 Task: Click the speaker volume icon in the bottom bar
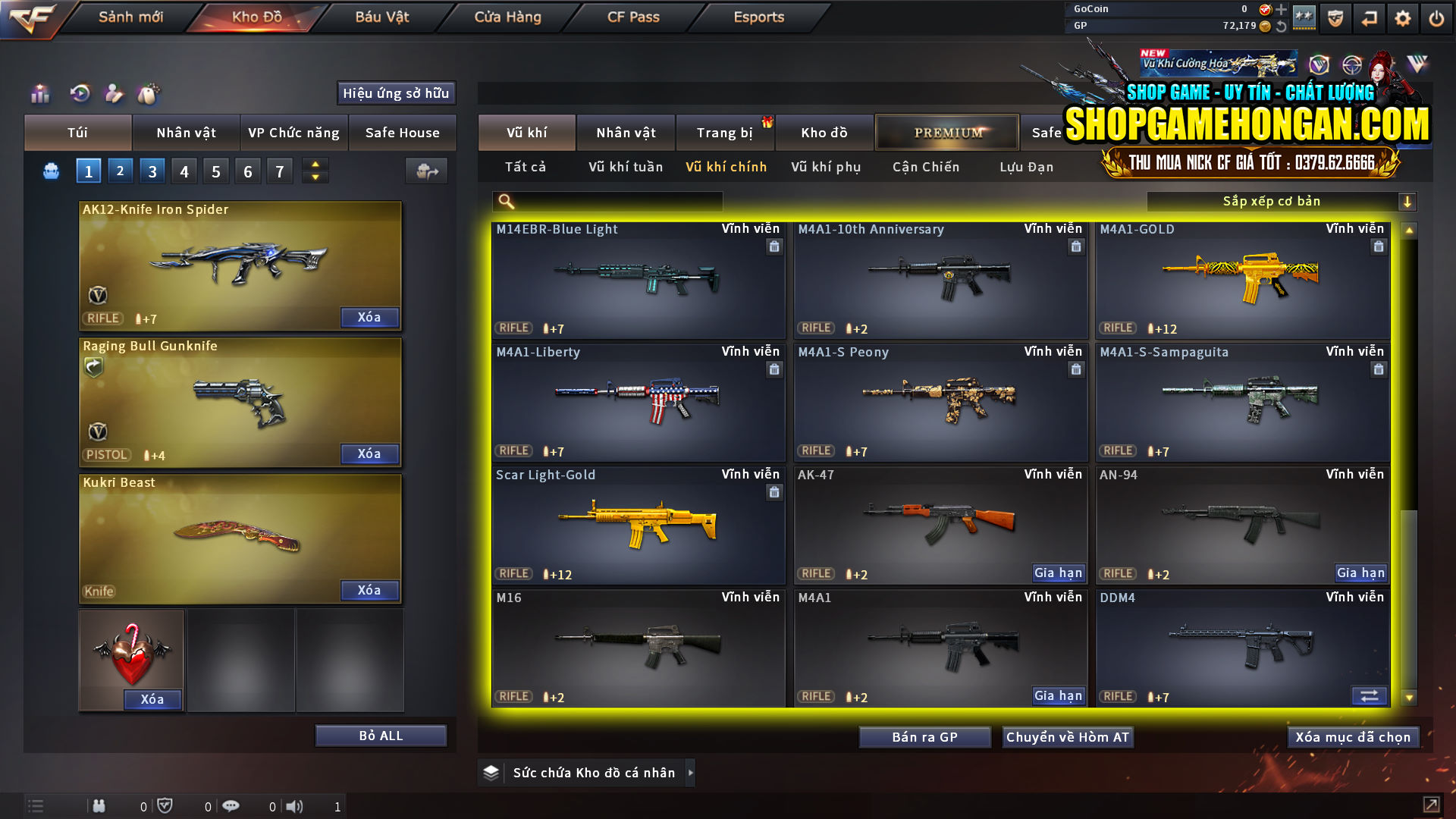tap(293, 806)
